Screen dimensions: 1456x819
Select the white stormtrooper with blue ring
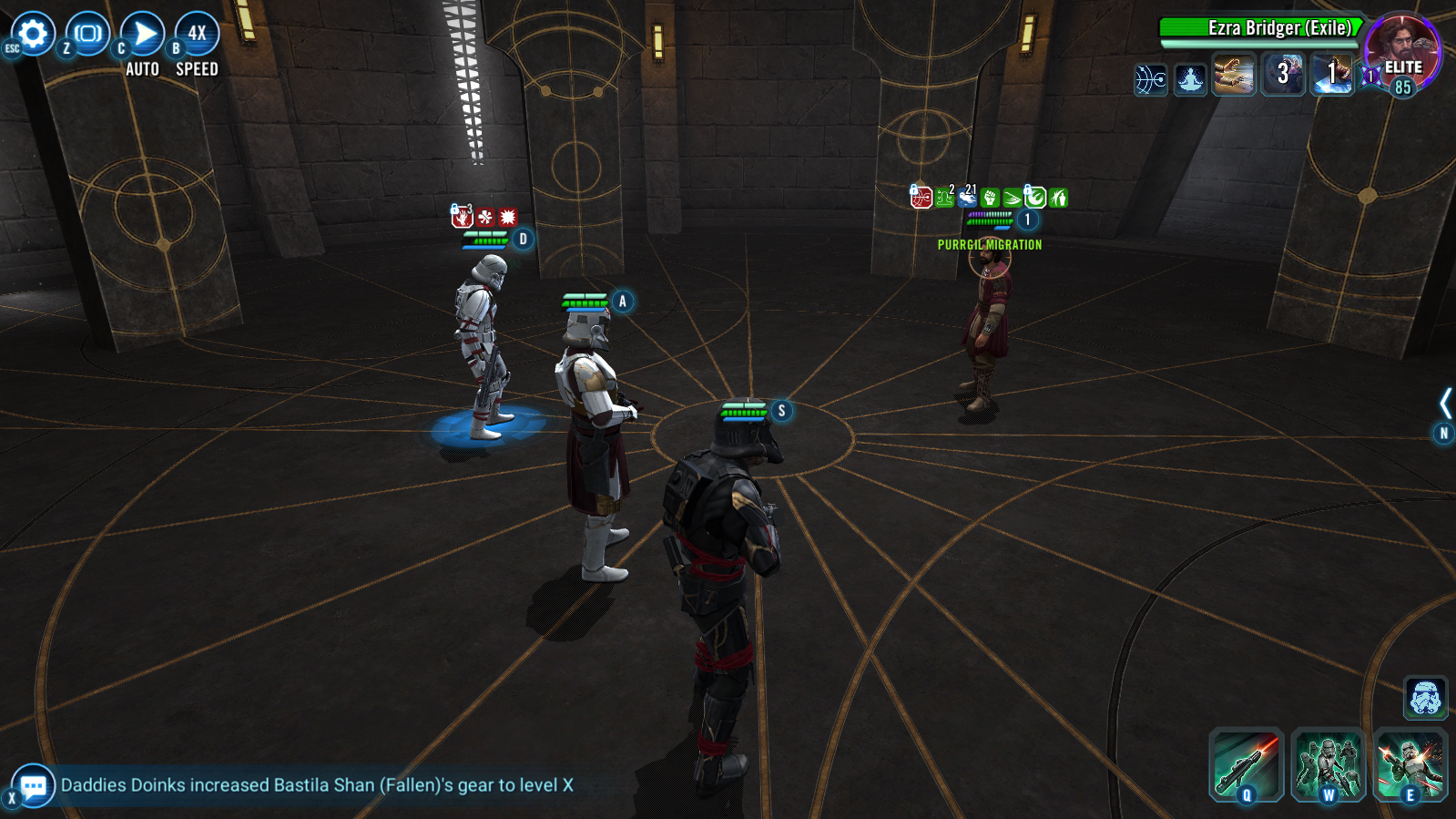(x=483, y=346)
